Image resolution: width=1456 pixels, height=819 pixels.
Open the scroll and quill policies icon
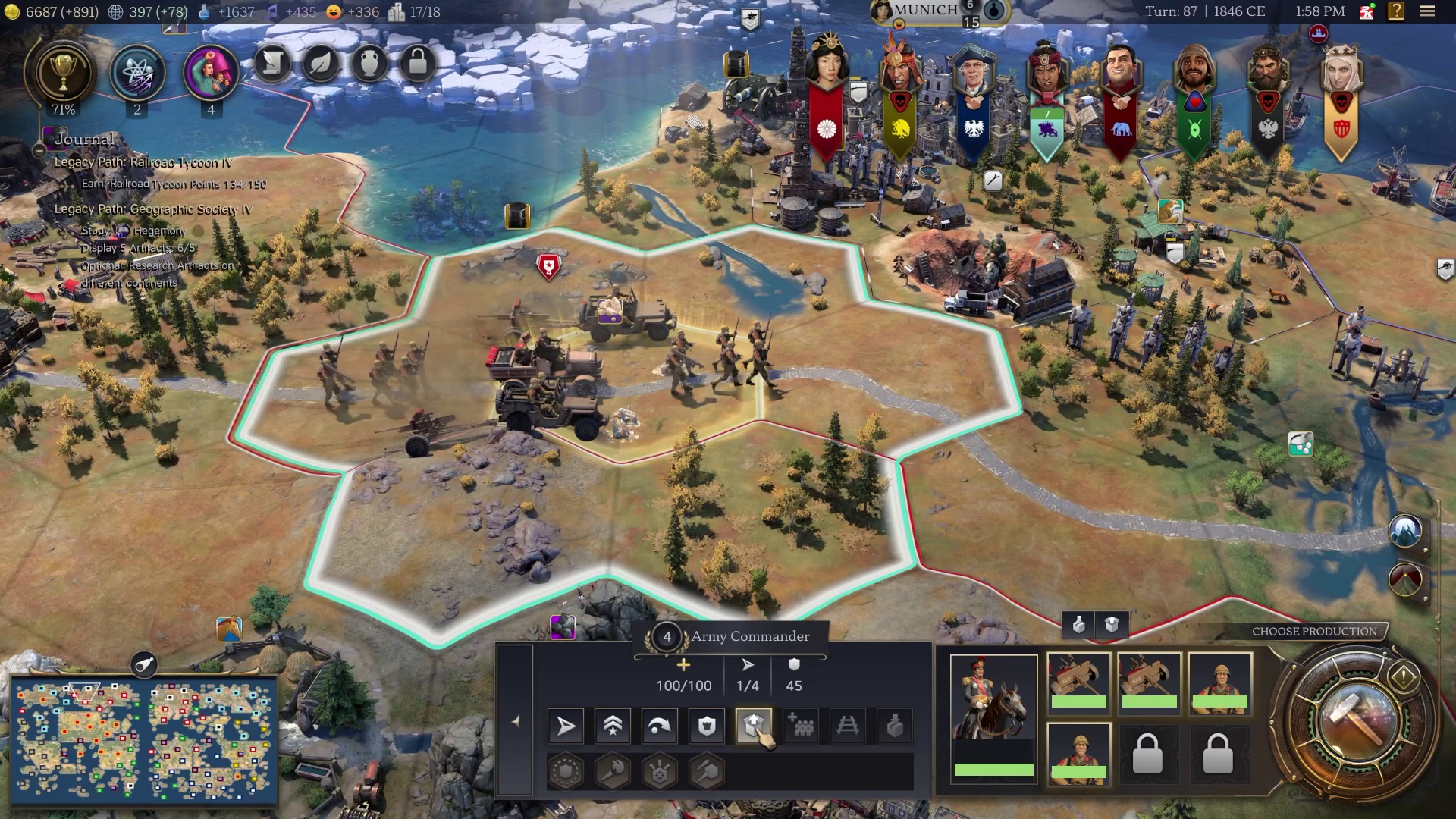point(272,64)
